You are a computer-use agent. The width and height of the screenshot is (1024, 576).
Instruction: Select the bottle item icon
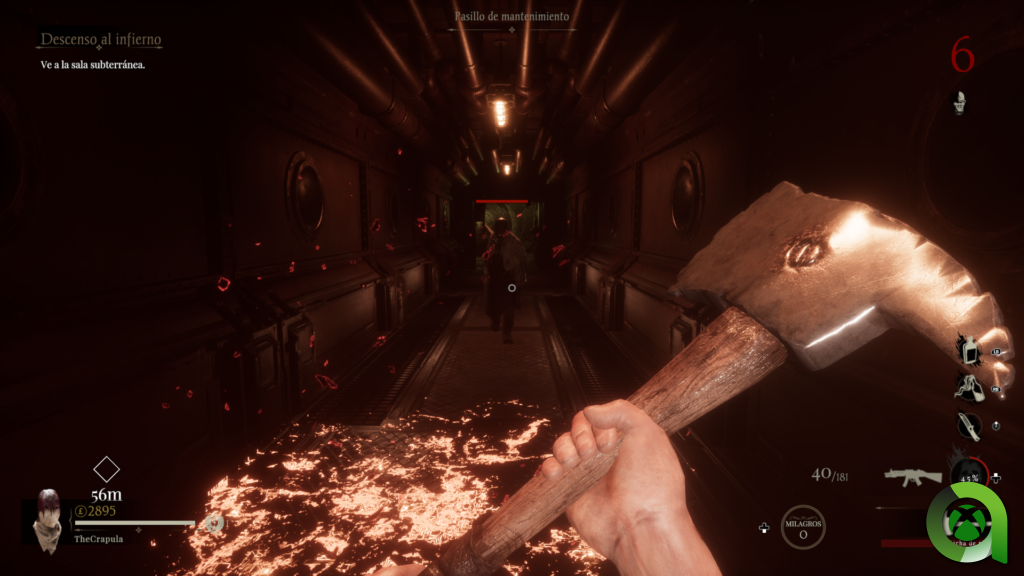[967, 351]
